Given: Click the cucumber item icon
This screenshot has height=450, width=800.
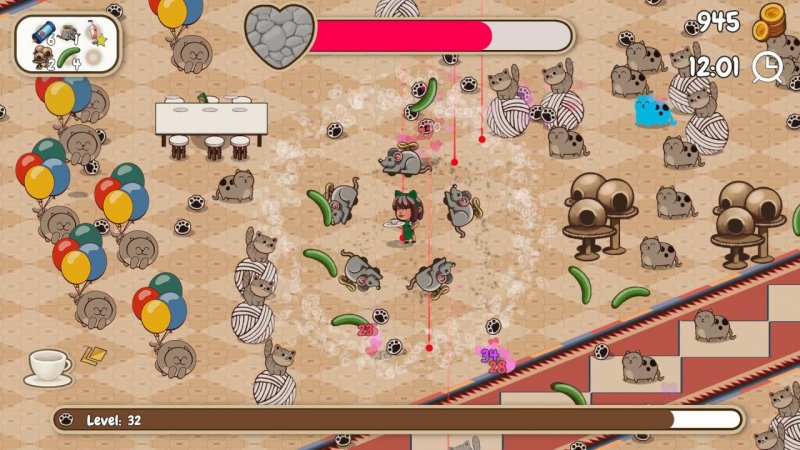Looking at the screenshot, I should point(68,57).
